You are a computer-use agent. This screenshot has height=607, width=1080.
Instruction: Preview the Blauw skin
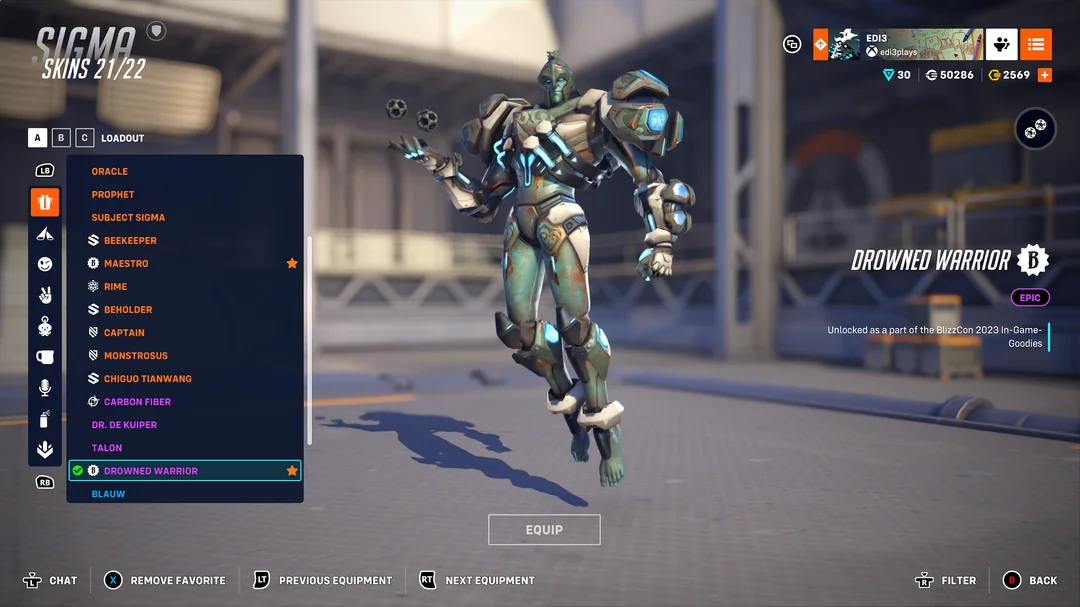click(x=109, y=494)
